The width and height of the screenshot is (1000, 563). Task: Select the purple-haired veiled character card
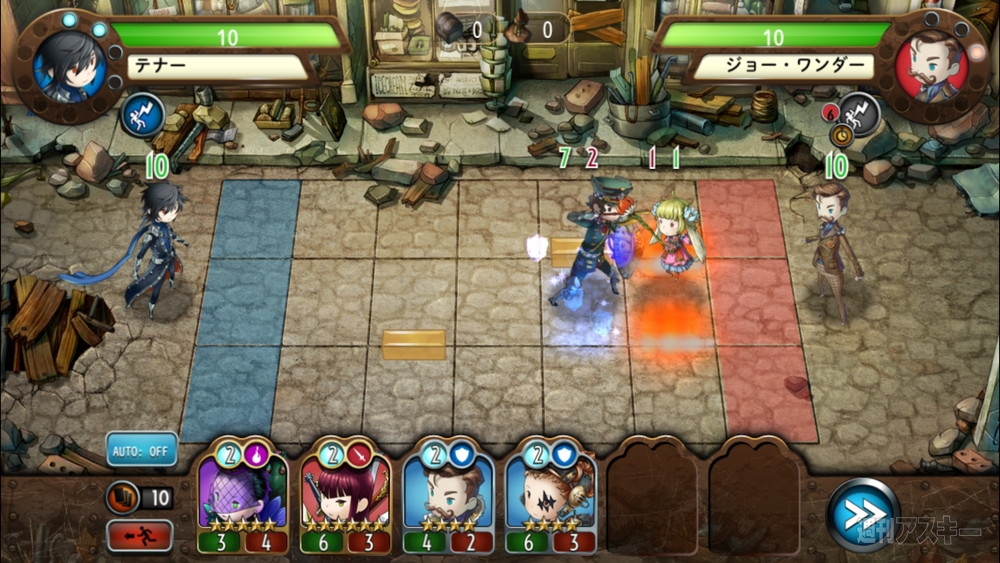coord(243,496)
